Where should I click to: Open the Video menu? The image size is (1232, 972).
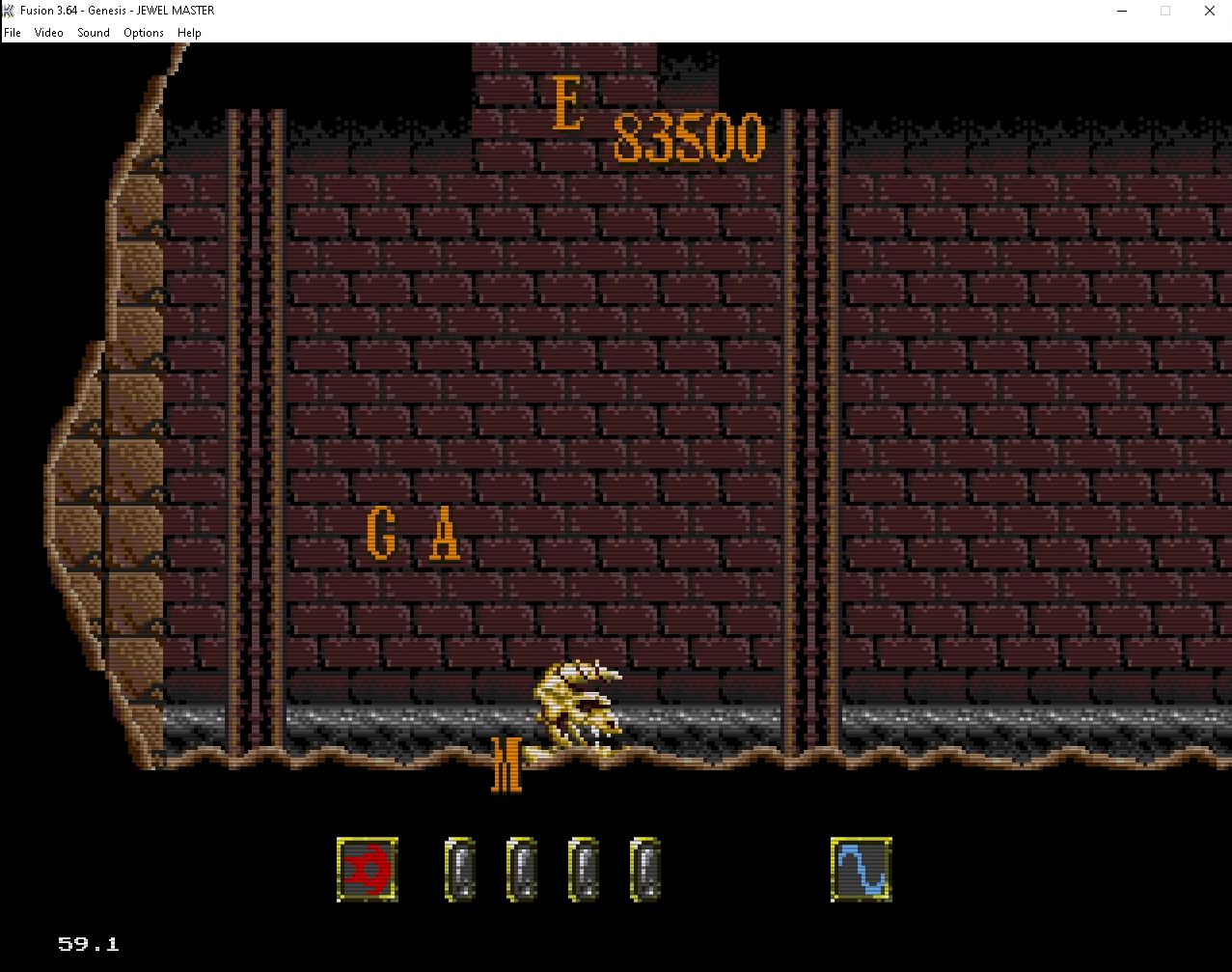tap(49, 33)
